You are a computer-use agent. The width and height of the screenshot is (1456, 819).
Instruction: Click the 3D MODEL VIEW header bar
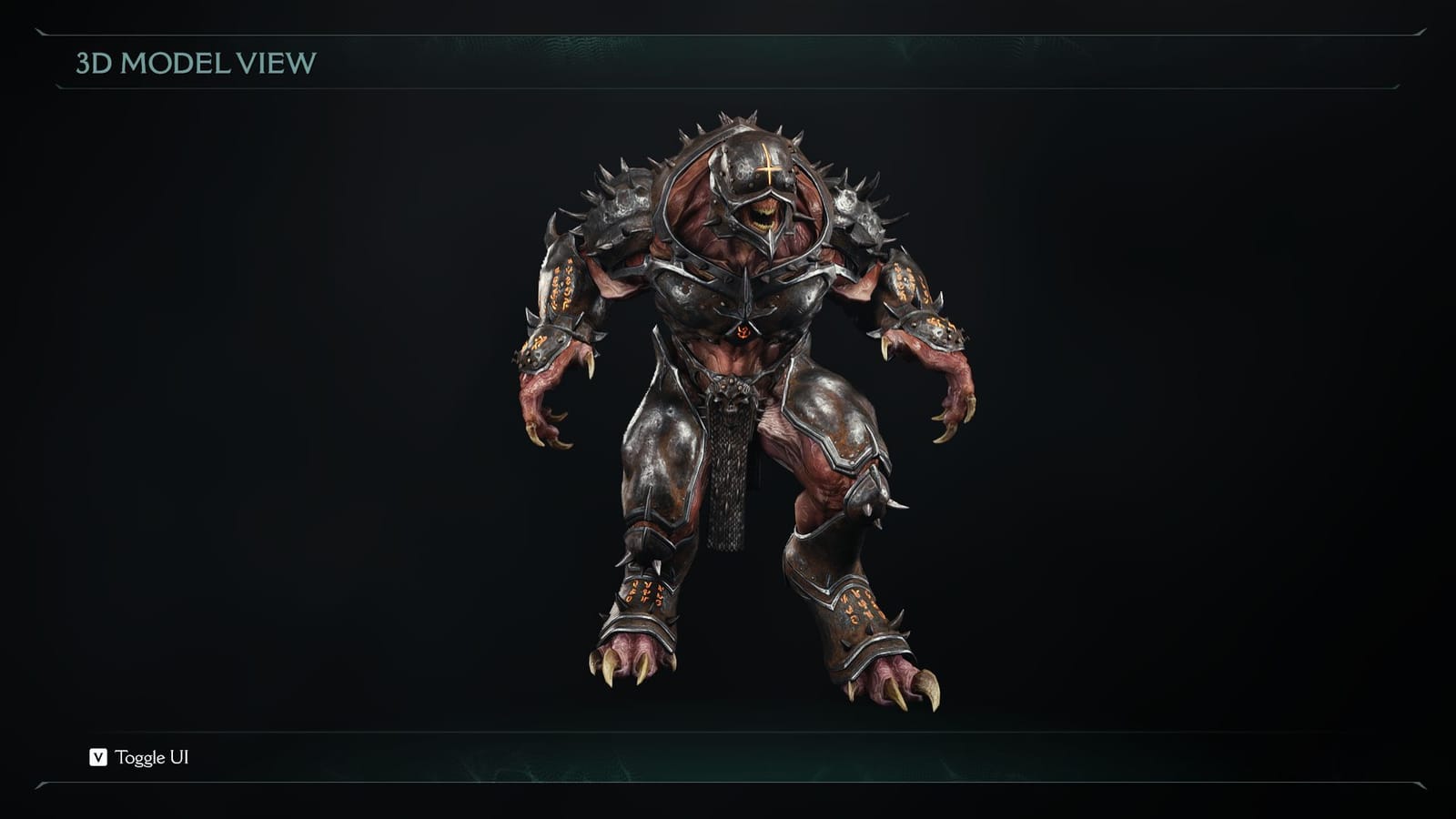coord(196,64)
